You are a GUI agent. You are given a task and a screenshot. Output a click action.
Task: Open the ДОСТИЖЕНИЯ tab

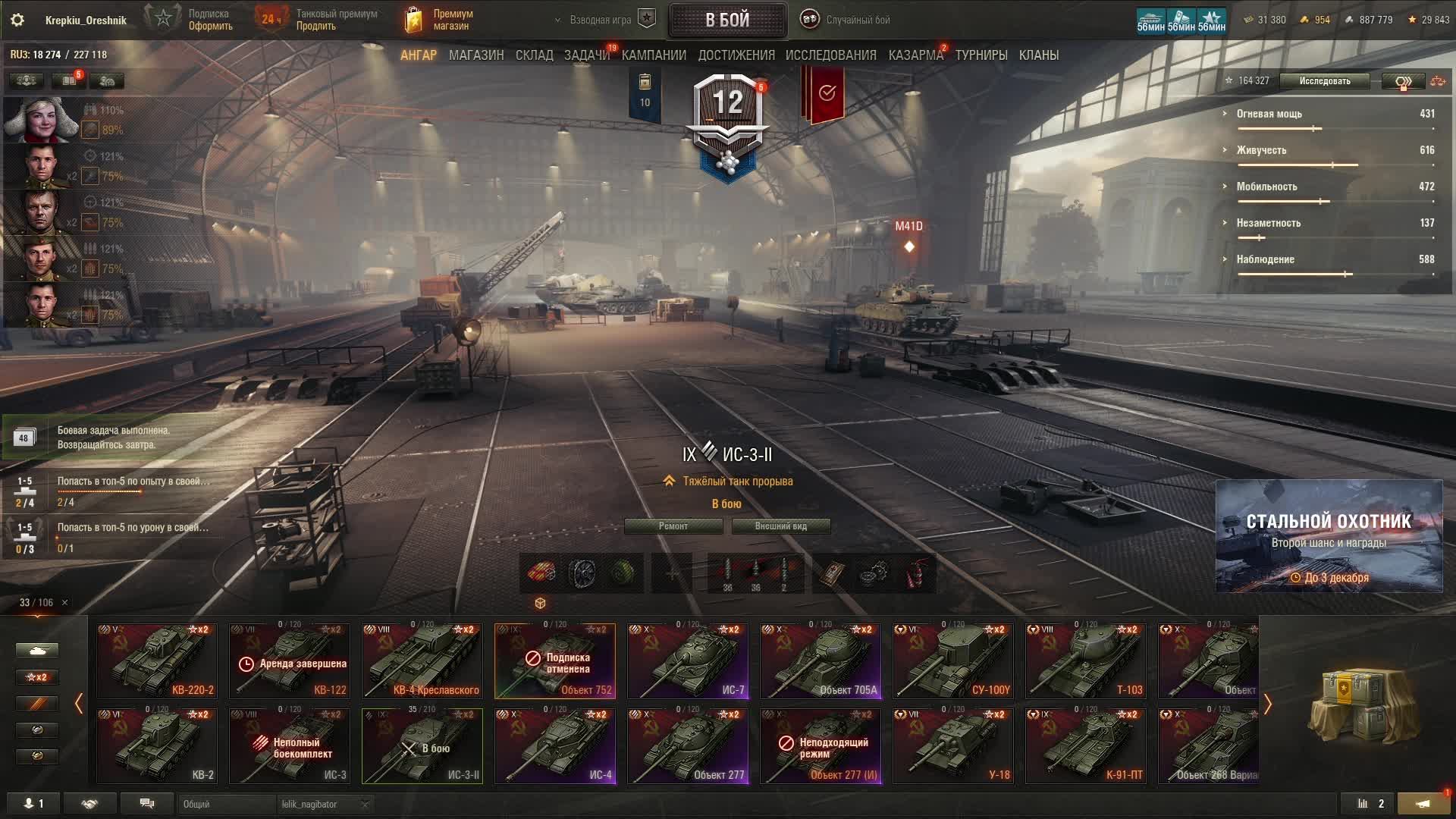736,55
